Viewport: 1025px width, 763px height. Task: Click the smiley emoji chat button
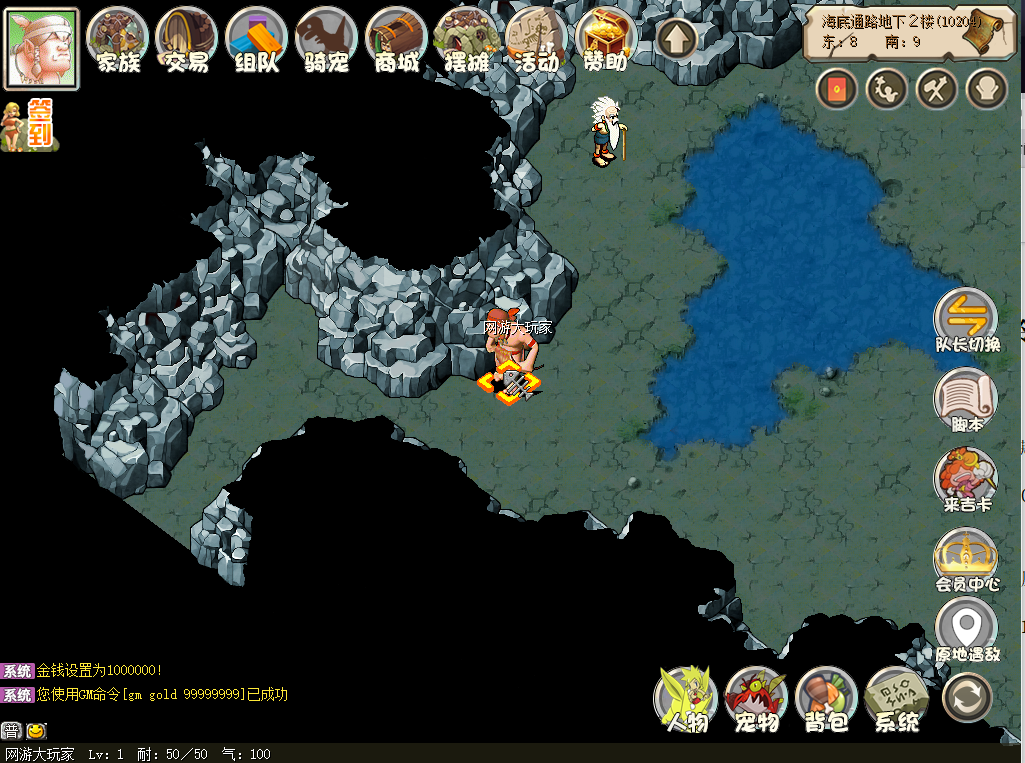pyautogui.click(x=36, y=731)
